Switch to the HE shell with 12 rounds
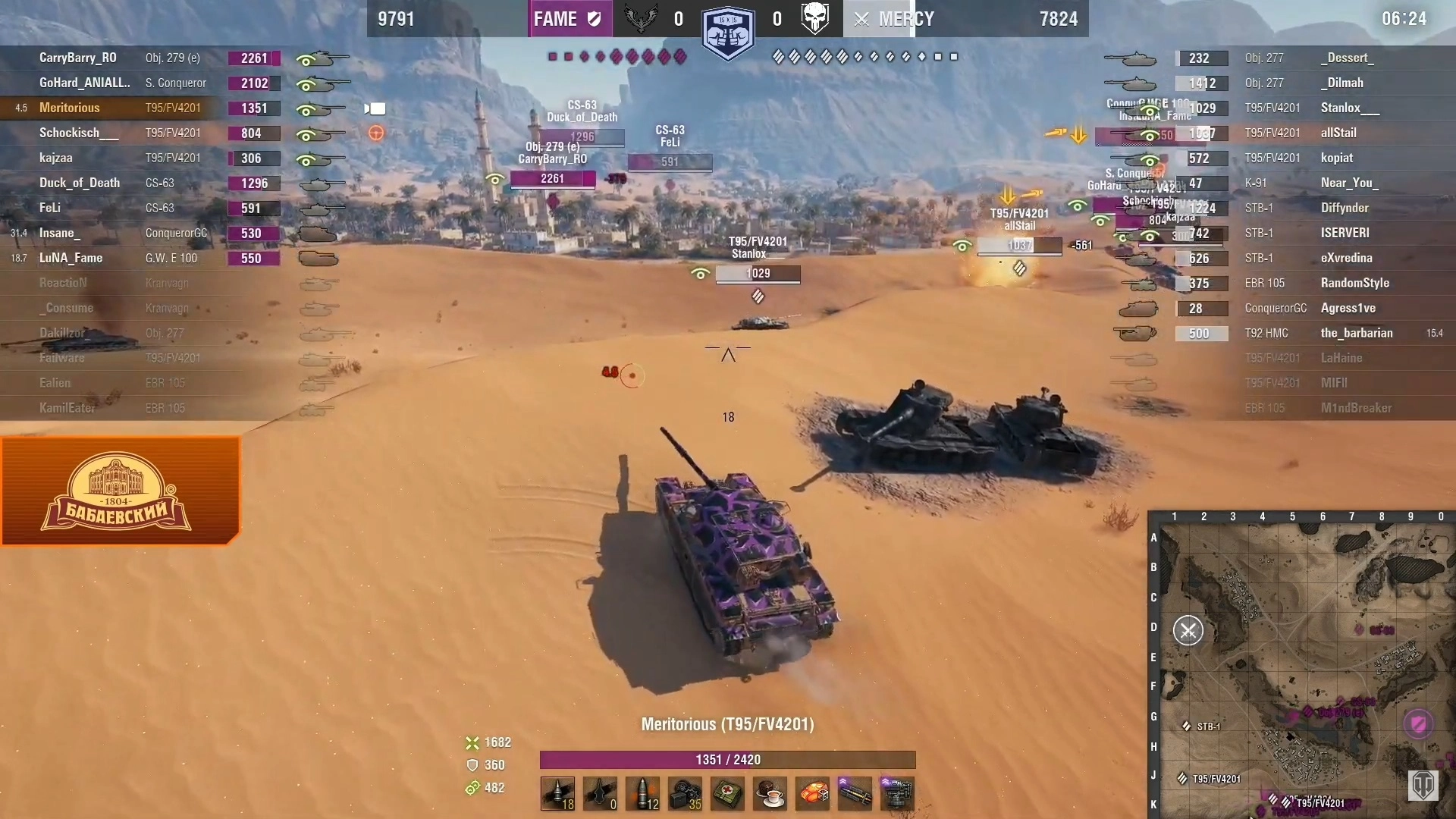This screenshot has width=1456, height=819. (642, 793)
